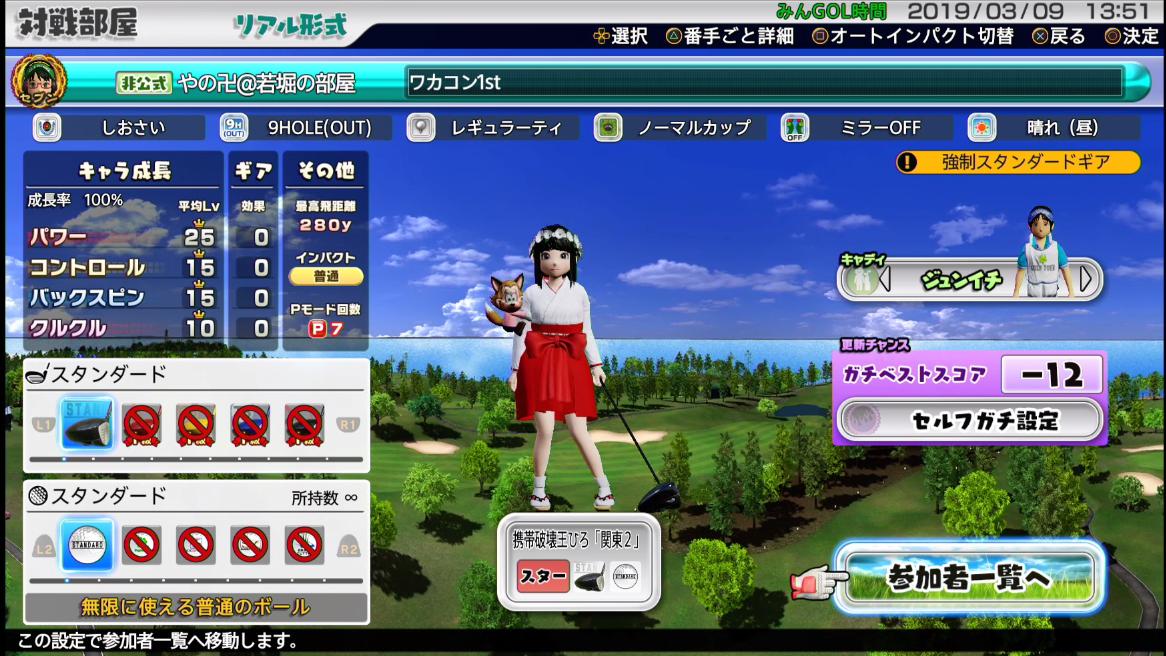Select the white standard ball slot
Image resolution: width=1166 pixels, height=656 pixels.
87,545
